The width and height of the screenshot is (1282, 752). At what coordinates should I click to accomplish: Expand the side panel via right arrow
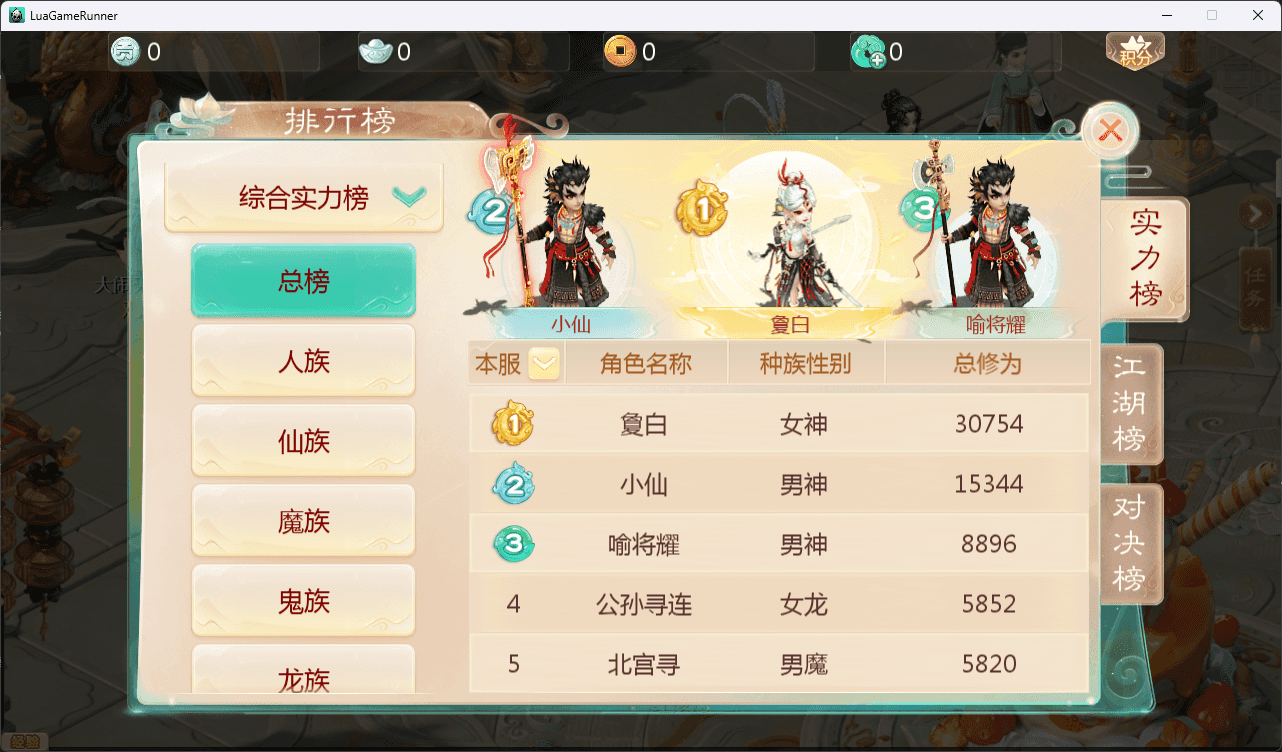point(1257,213)
